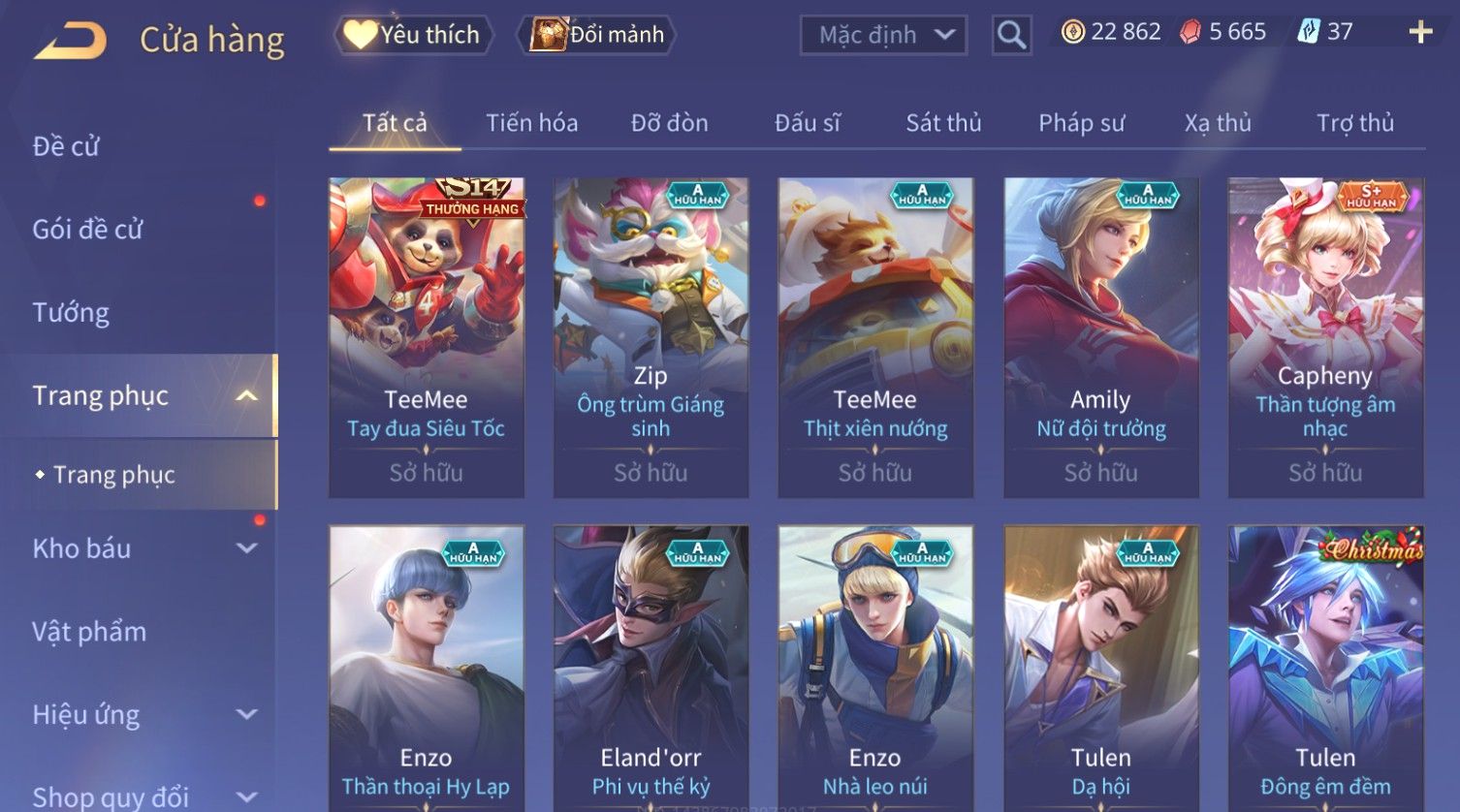Open the Xạ thủ tab
The image size is (1460, 812).
tap(1218, 123)
